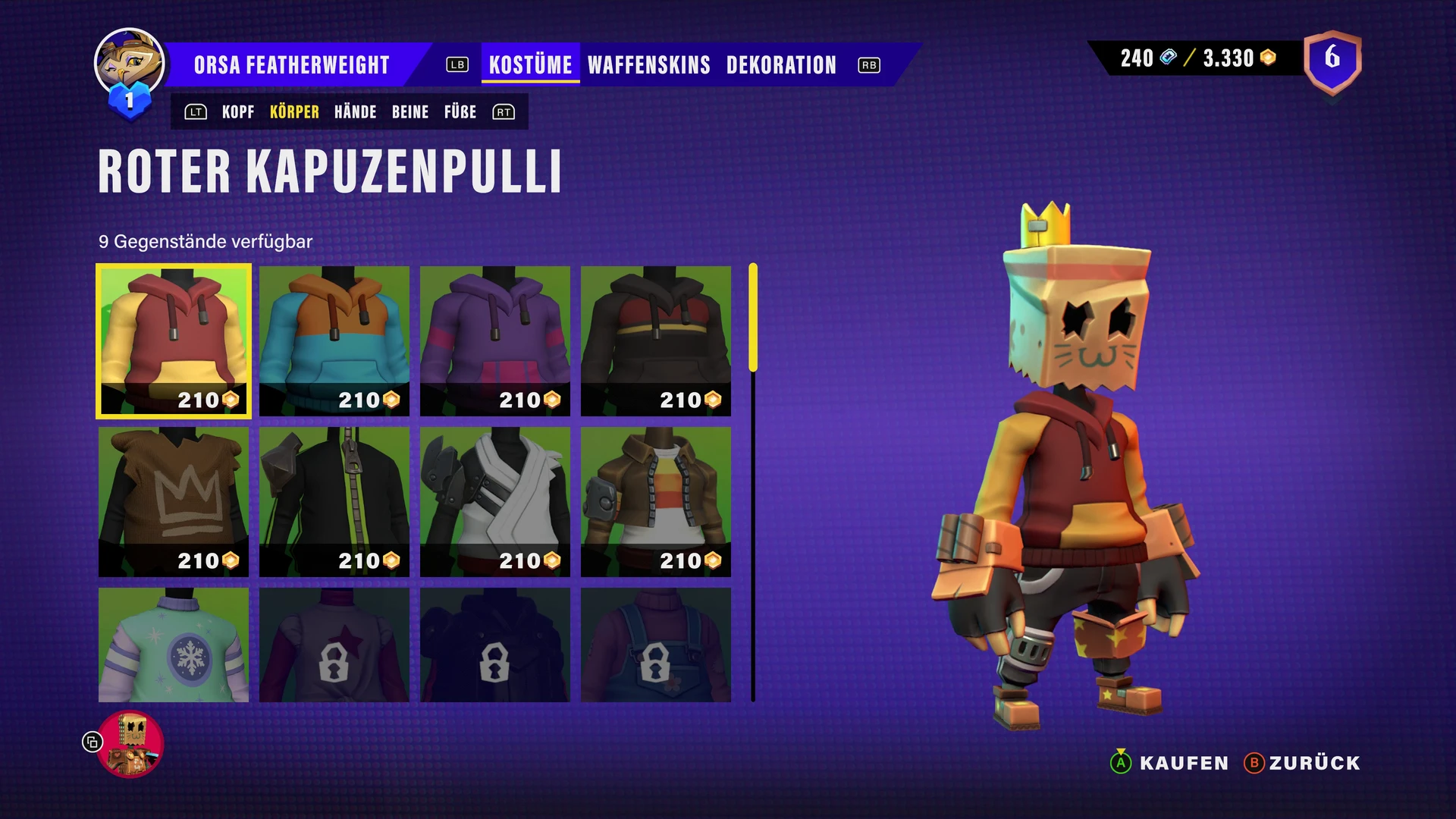
Task: Select the red and yellow hoodie
Action: [174, 340]
